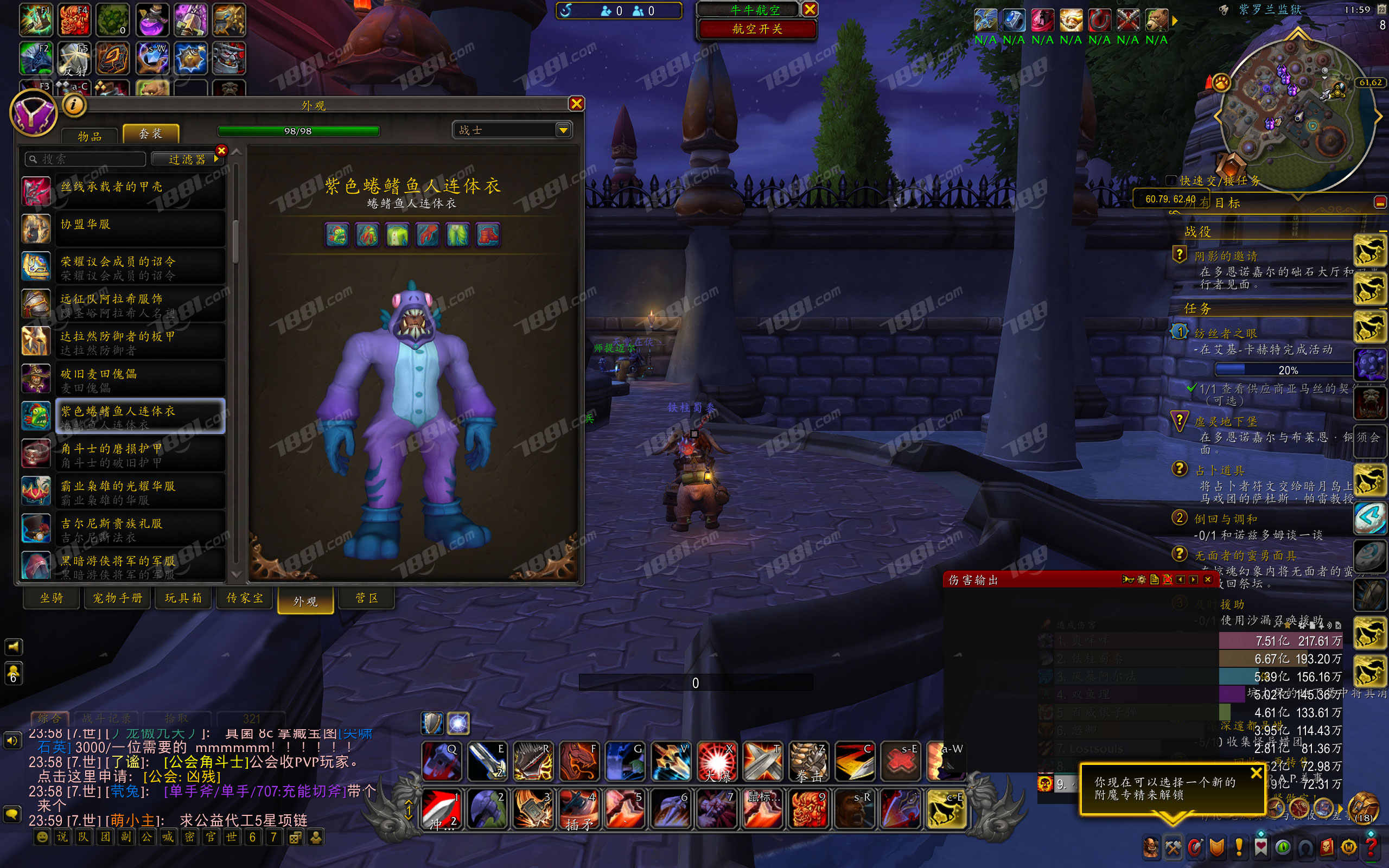Viewport: 1389px width, 868px height.
Task: Close the 牛牛航空 panel
Action: 810,9
